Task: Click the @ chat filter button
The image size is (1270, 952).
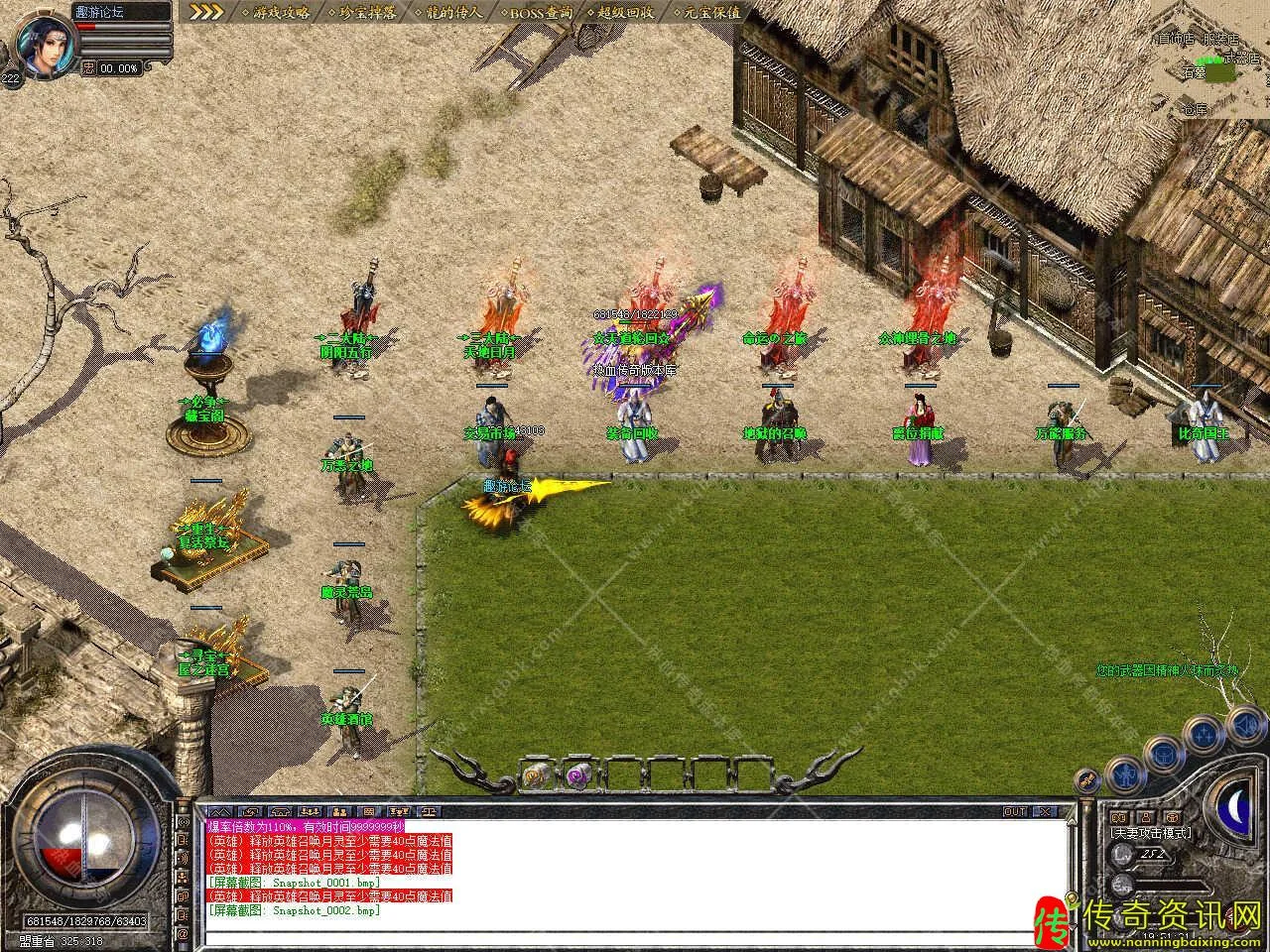Action: [183, 934]
